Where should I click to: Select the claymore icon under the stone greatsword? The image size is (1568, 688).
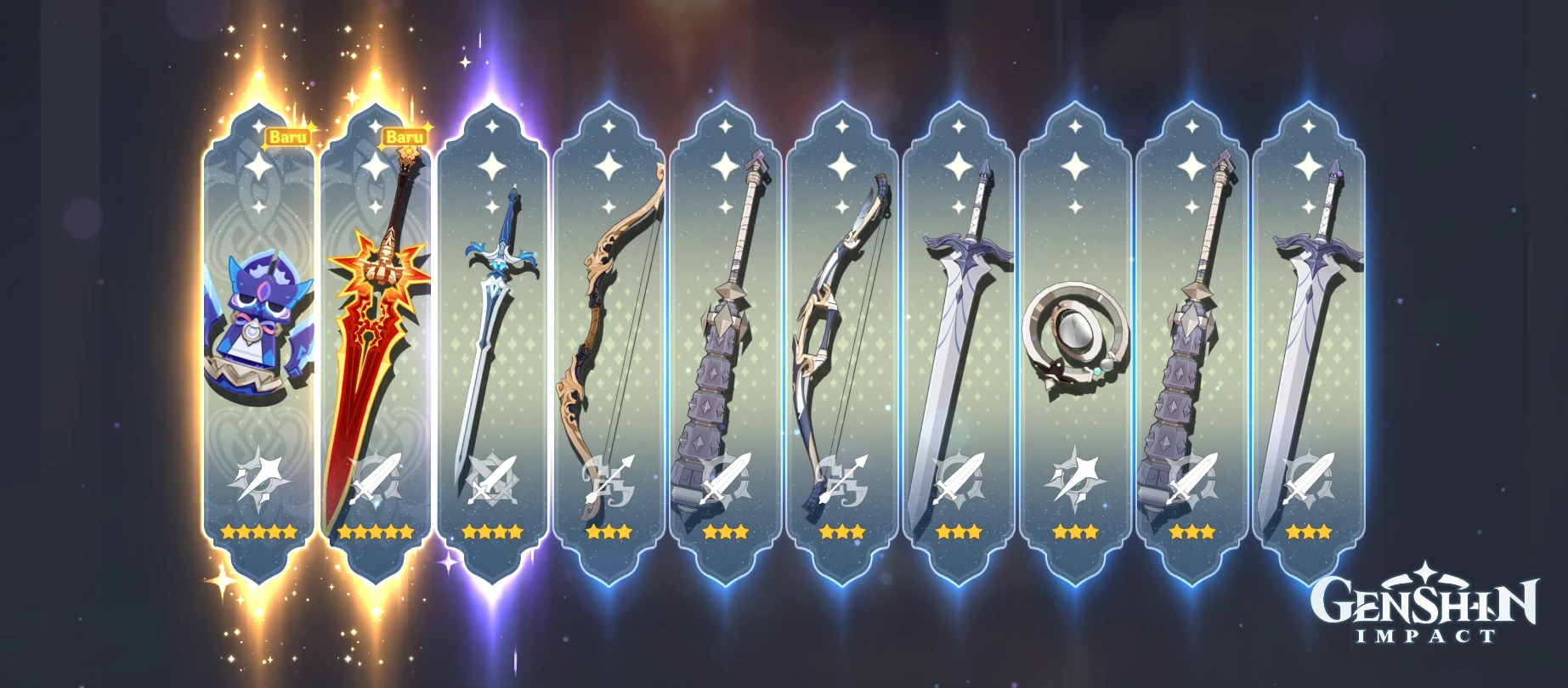point(727,480)
